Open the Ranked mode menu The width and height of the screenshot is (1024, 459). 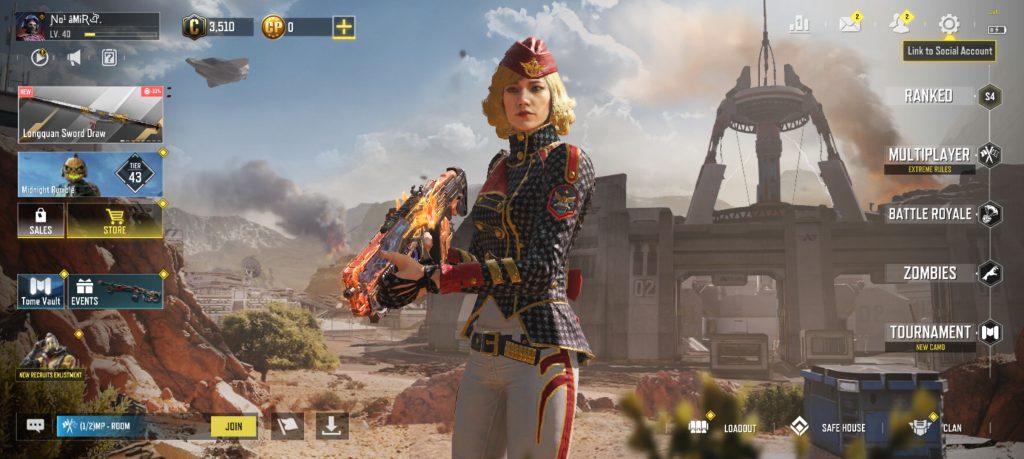(x=929, y=96)
